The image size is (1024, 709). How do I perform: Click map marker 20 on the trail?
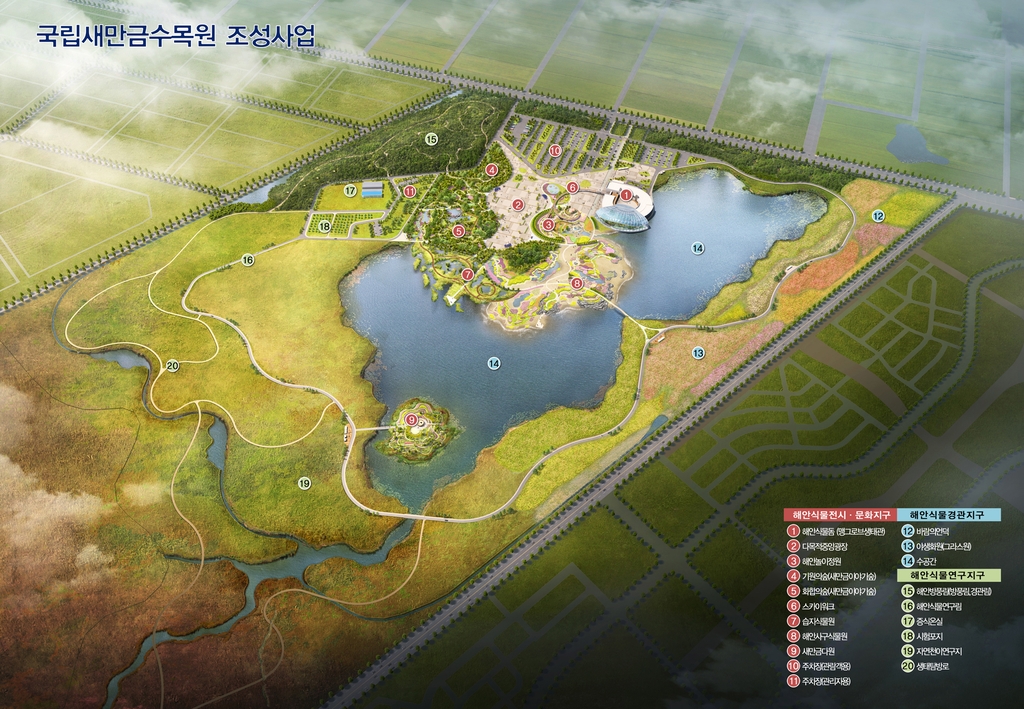click(x=172, y=366)
